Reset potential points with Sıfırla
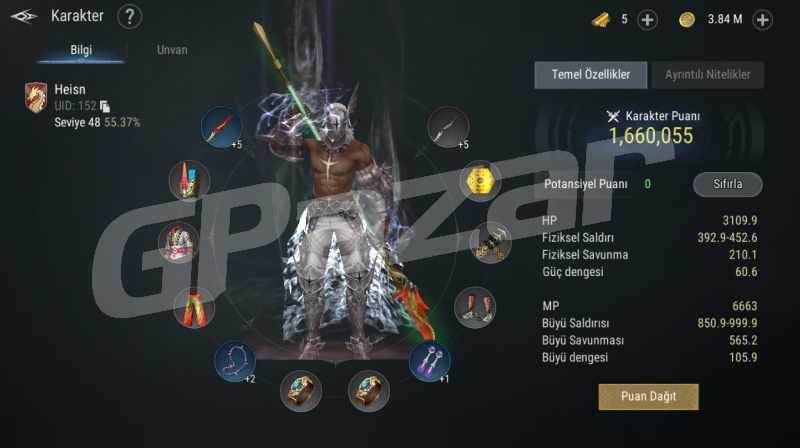 click(x=727, y=185)
